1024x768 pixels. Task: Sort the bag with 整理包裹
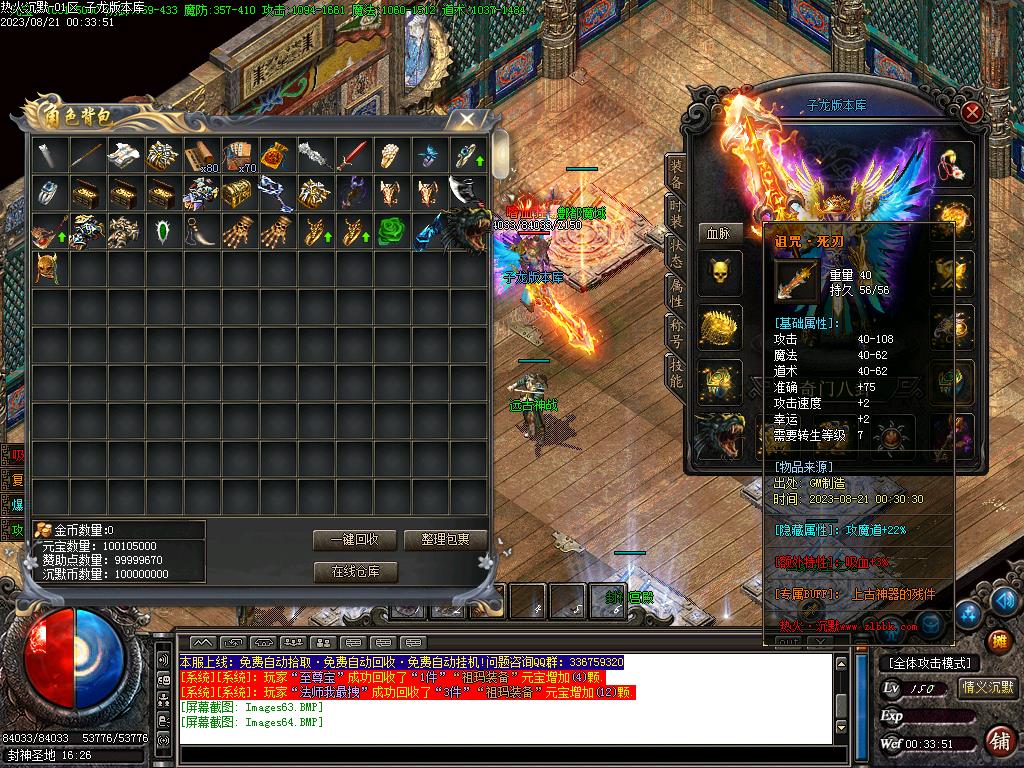[445, 540]
